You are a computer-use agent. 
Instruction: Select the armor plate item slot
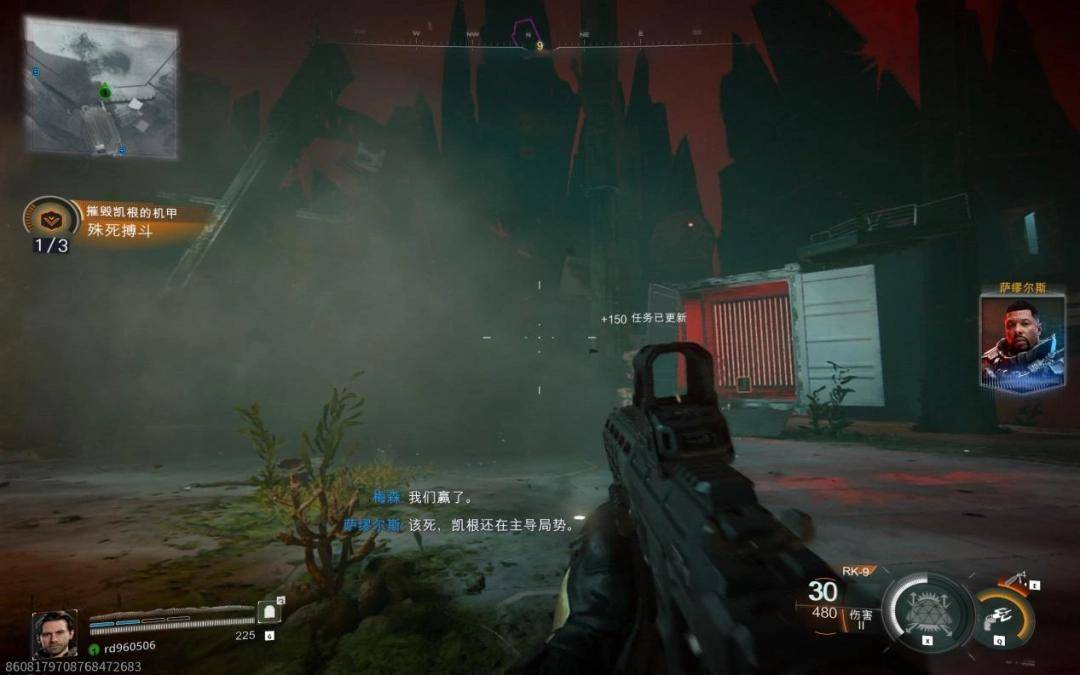pos(268,613)
